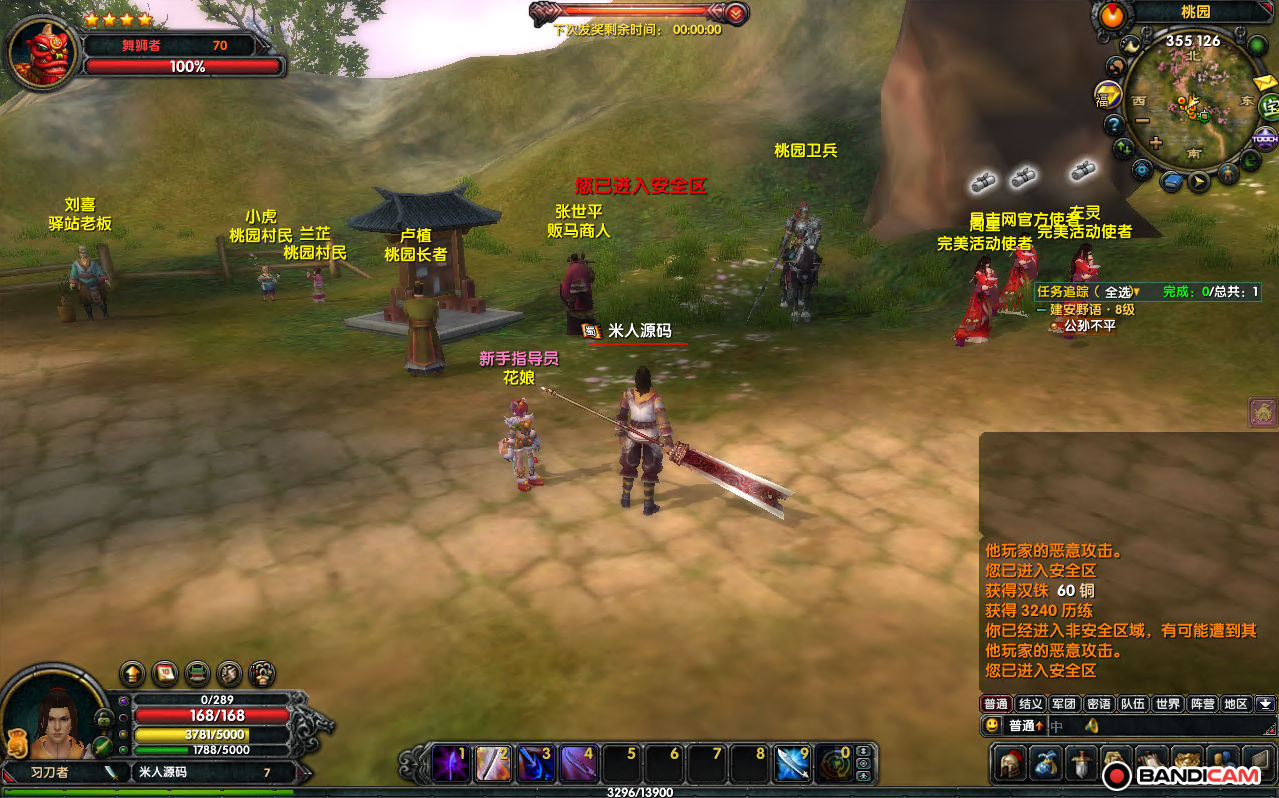Activate the blue sword skill in slot 9
The width and height of the screenshot is (1279, 798).
tap(793, 764)
